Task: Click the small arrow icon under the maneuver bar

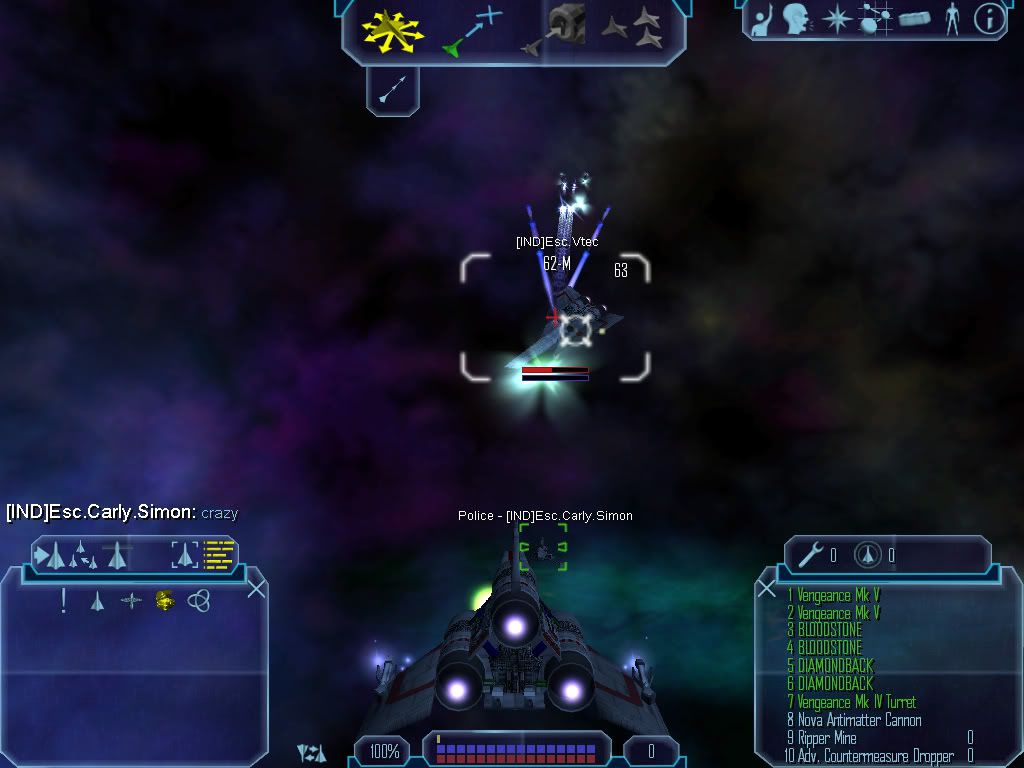Action: [x=391, y=92]
